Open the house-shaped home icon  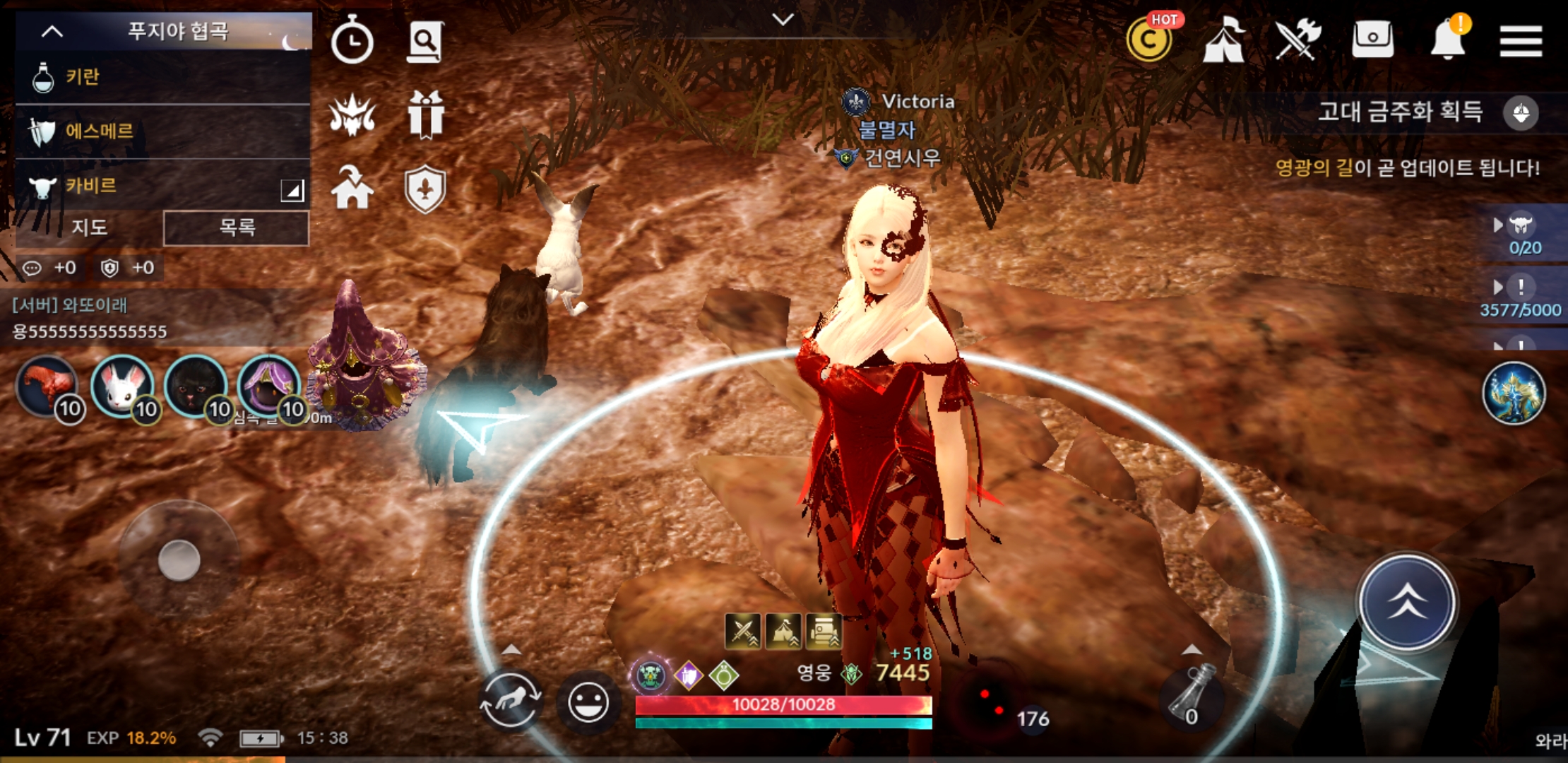[352, 188]
